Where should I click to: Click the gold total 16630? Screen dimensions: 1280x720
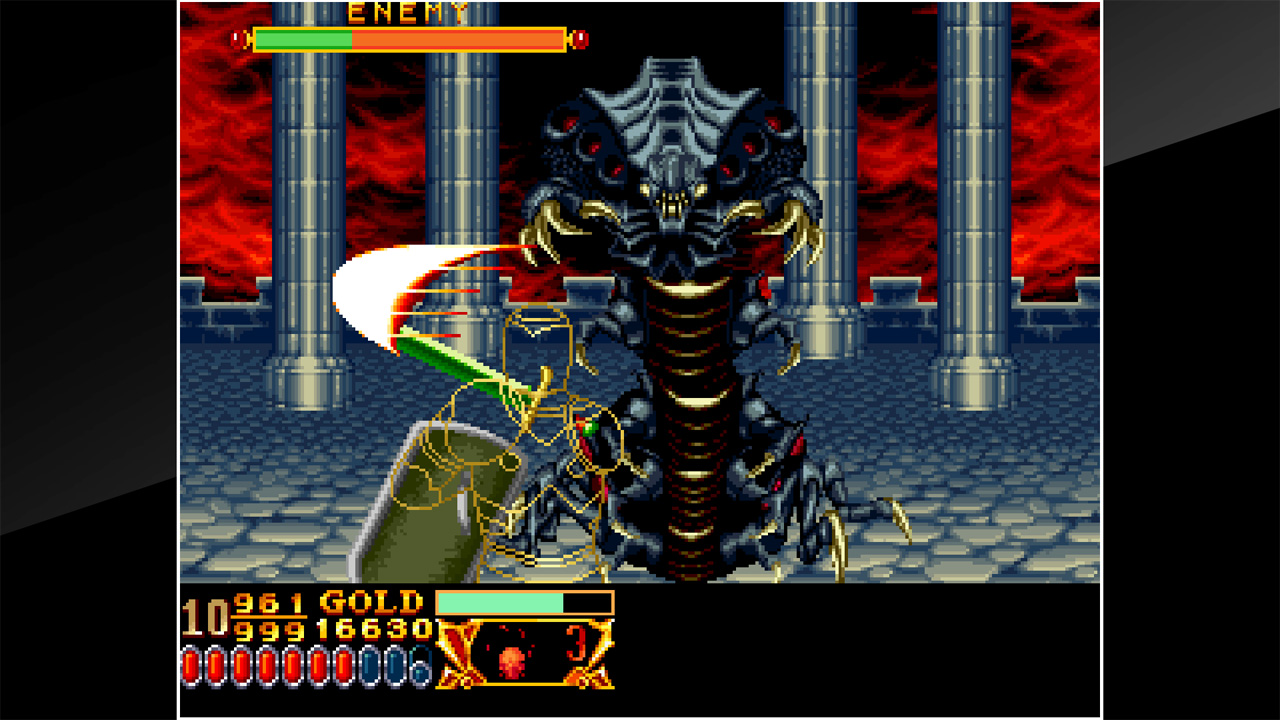[375, 630]
